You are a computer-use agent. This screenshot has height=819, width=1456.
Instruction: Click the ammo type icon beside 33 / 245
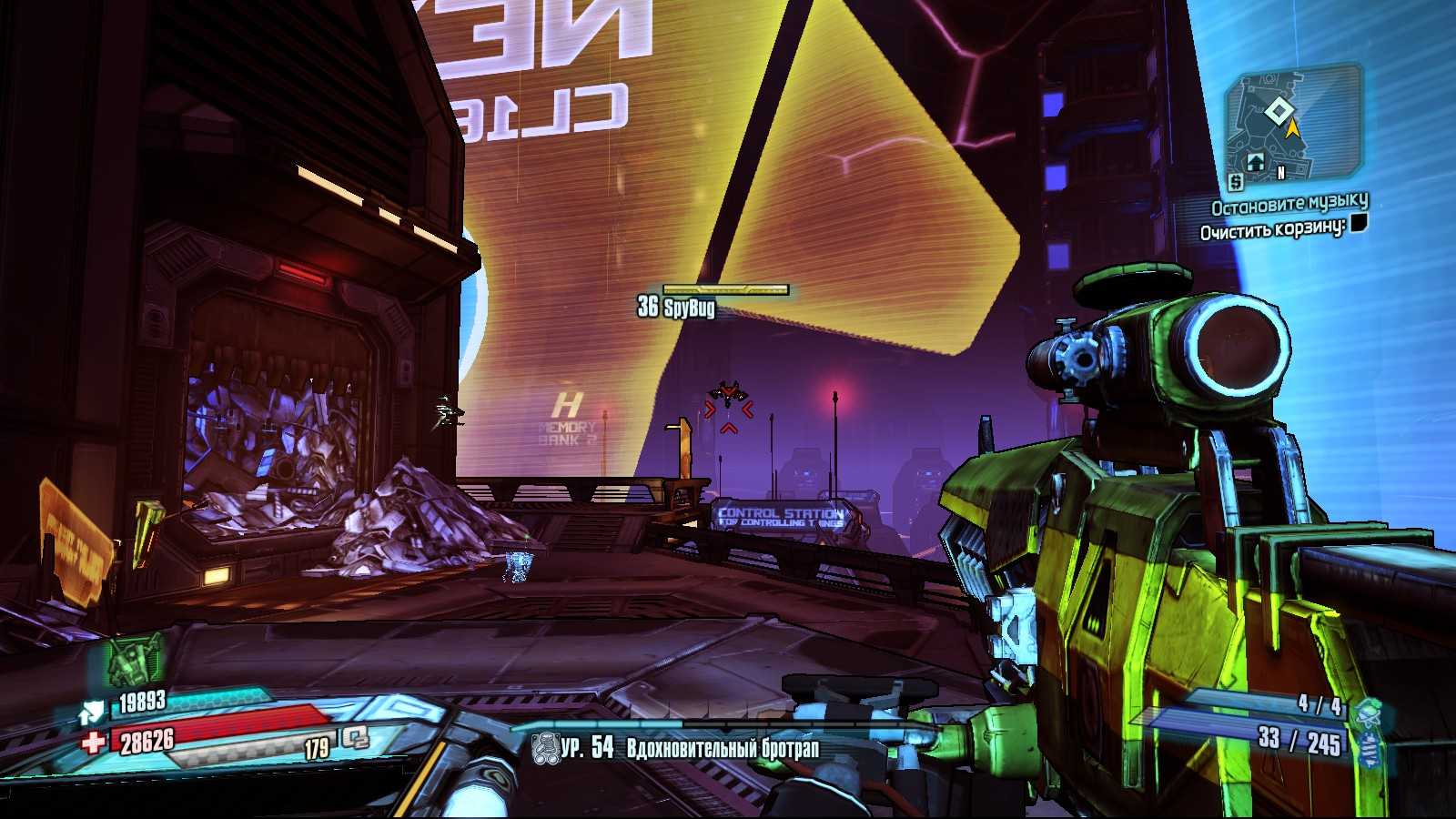pyautogui.click(x=1368, y=747)
